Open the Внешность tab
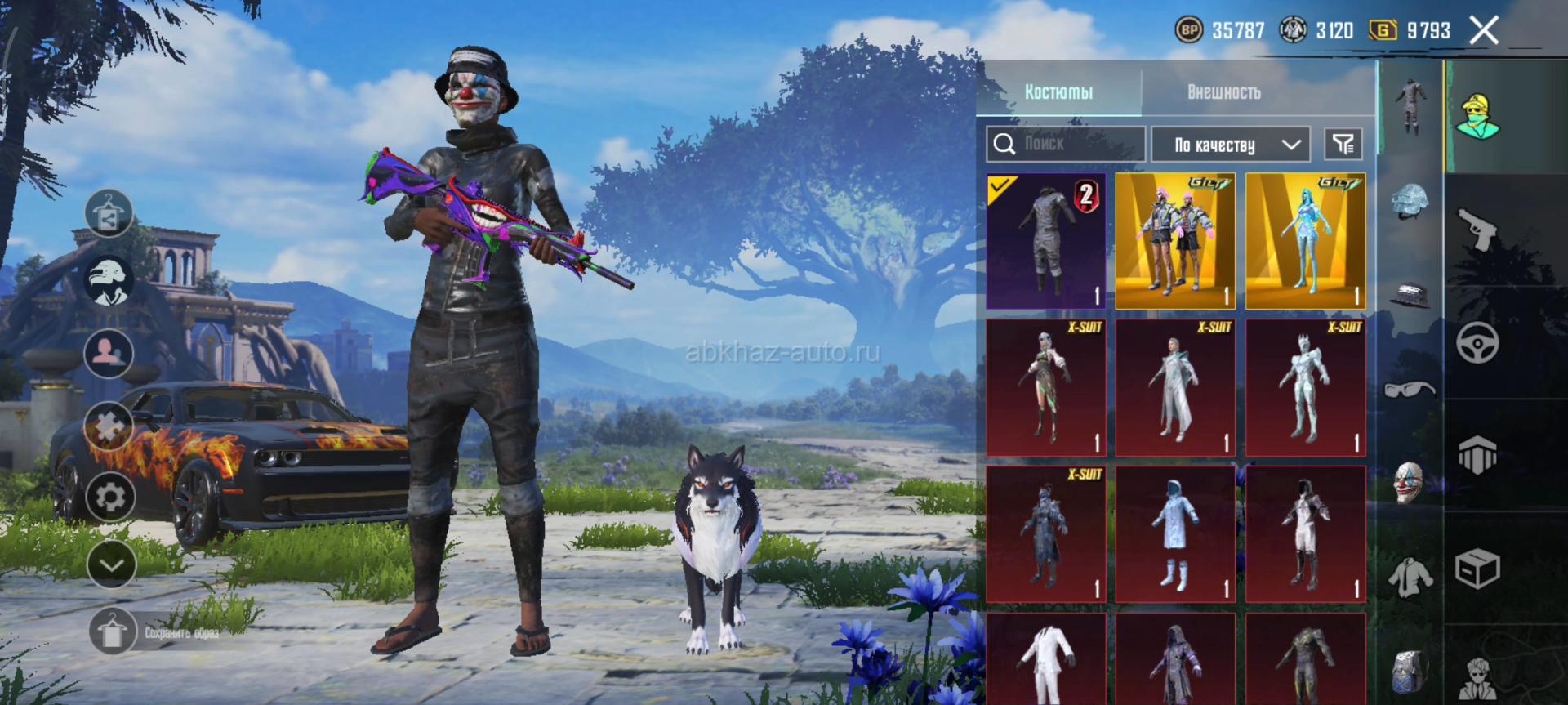This screenshot has height=705, width=1568. [1223, 91]
